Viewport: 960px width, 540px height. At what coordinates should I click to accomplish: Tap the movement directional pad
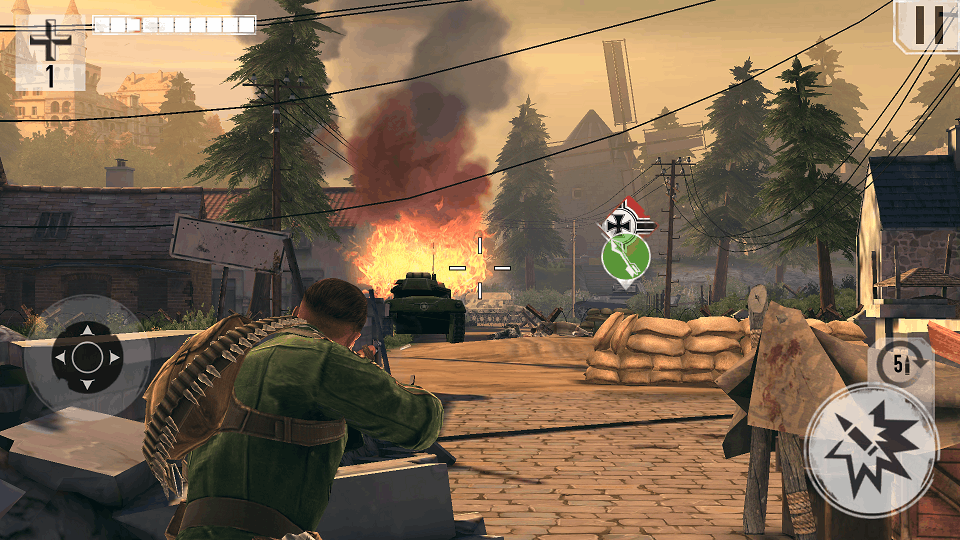[87, 356]
